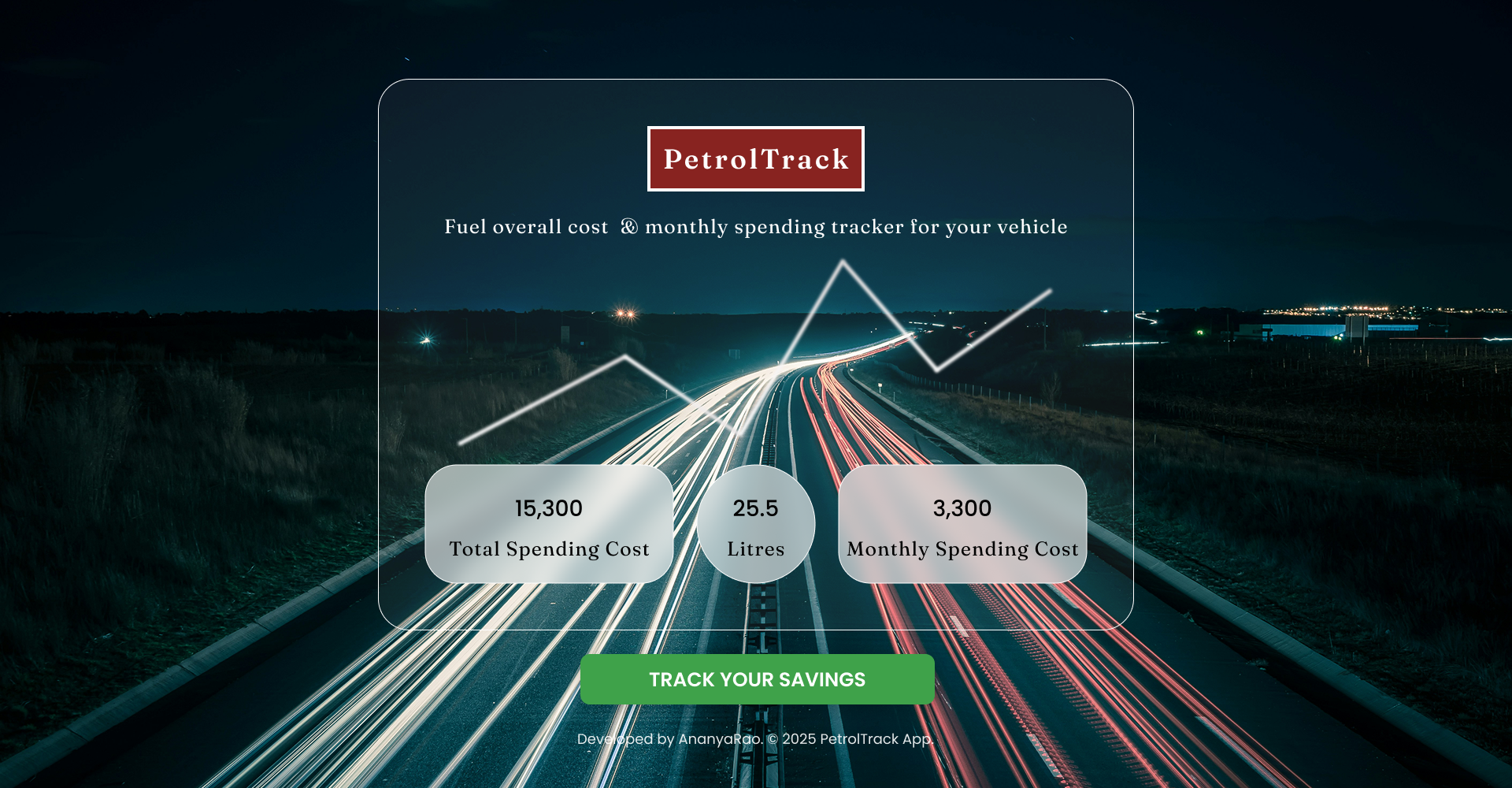Click the Monthly Spending Cost label text
The image size is (1512, 788).
[x=962, y=549]
